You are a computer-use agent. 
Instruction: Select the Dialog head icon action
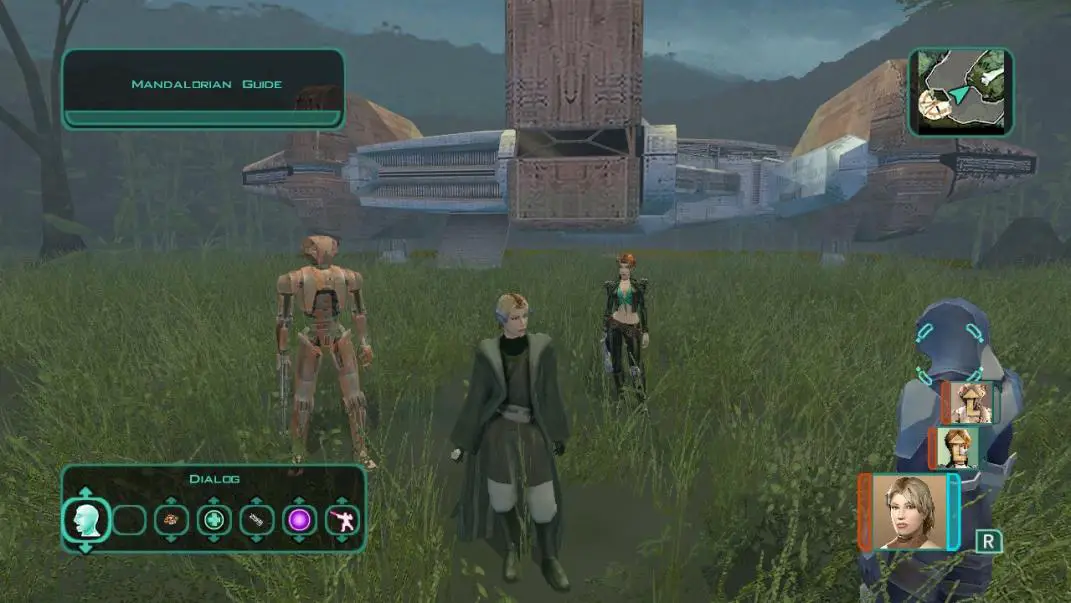tap(85, 520)
